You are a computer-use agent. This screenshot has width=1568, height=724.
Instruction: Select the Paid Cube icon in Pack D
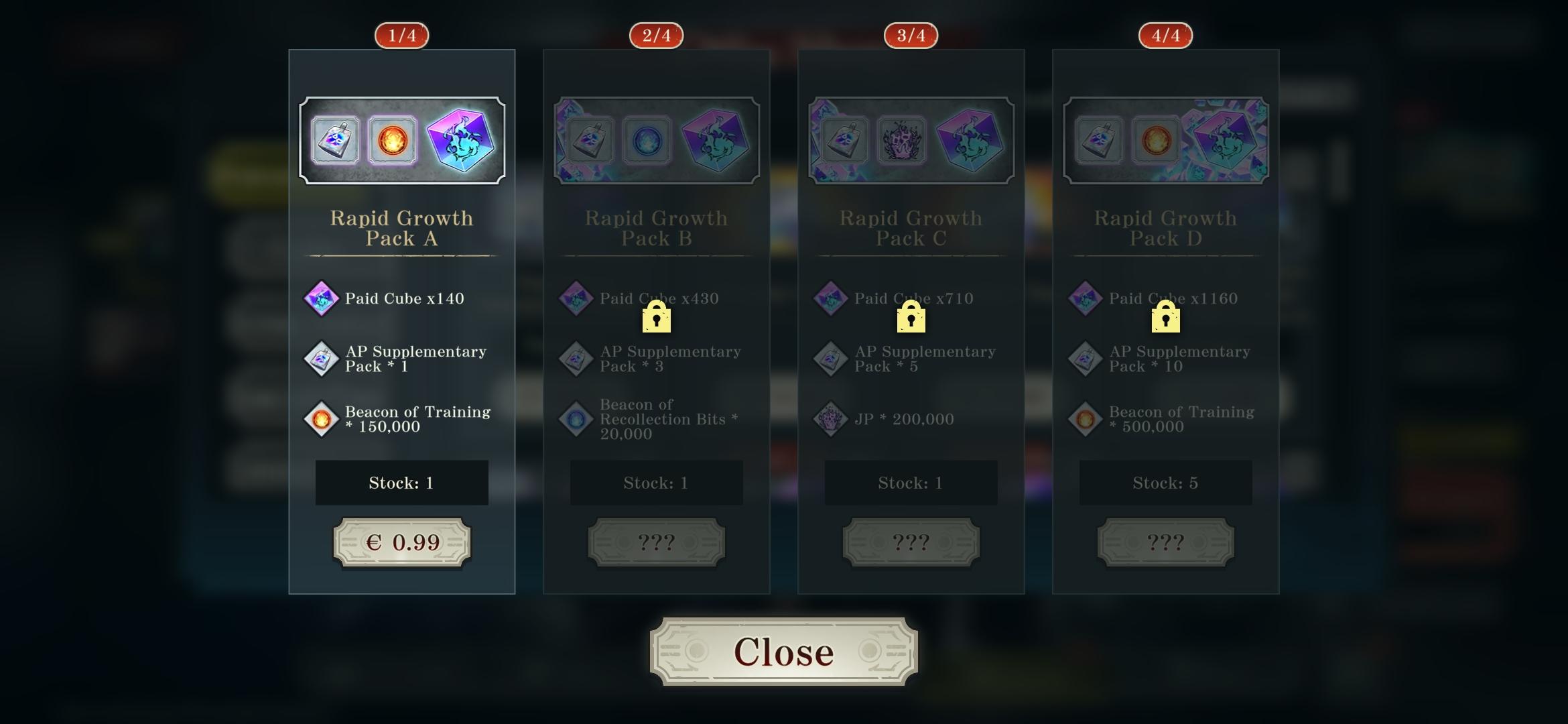coord(1084,299)
